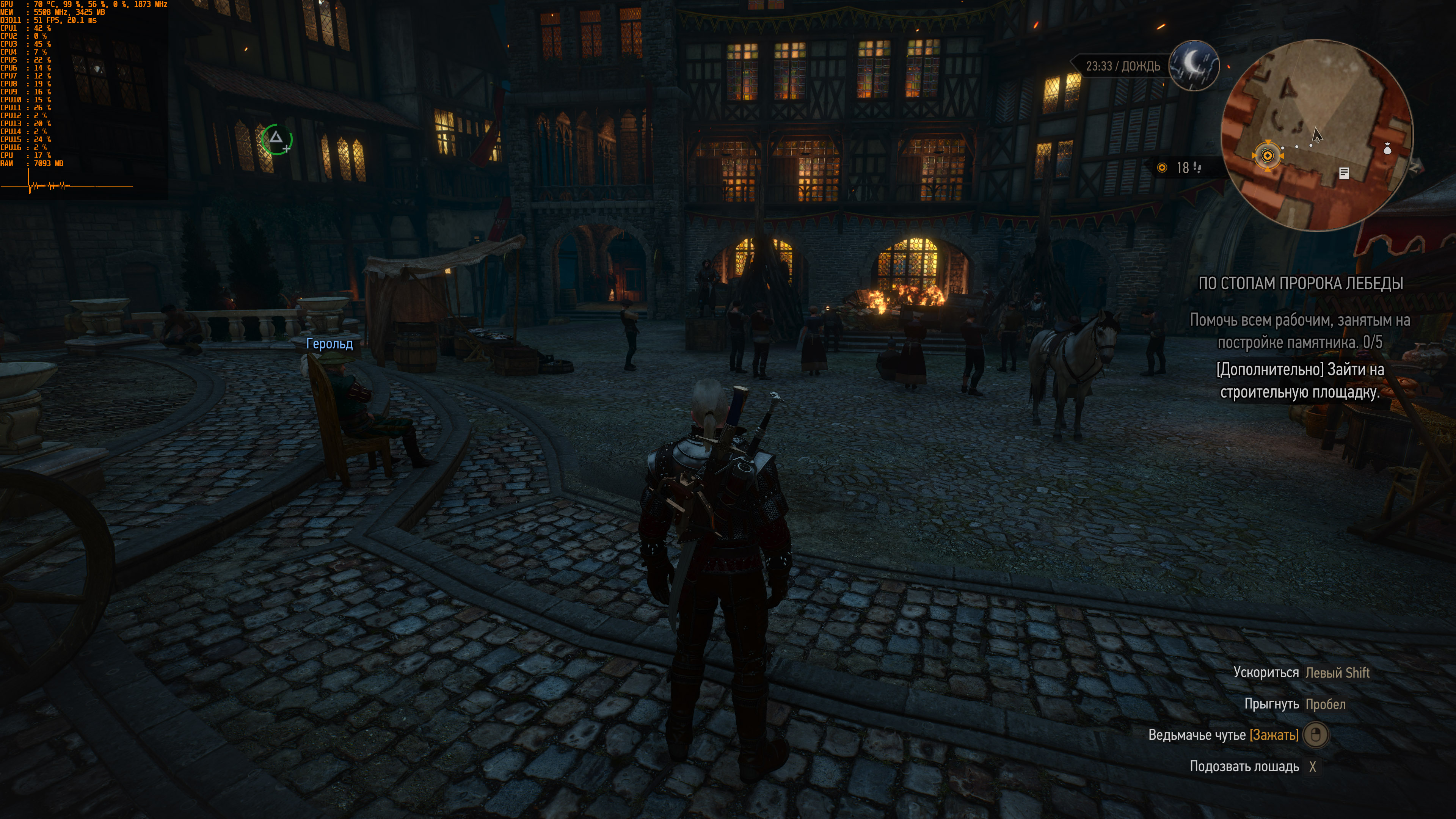Select the optional construction site objective
The image size is (1456, 819).
[1299, 381]
